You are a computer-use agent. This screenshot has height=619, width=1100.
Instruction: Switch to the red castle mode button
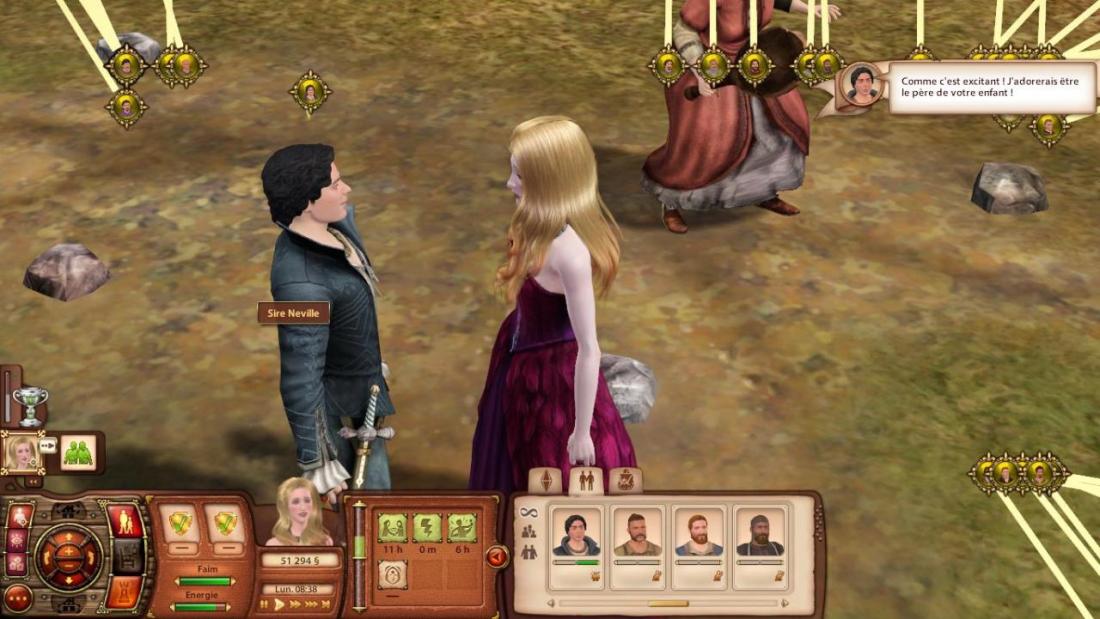(x=123, y=592)
